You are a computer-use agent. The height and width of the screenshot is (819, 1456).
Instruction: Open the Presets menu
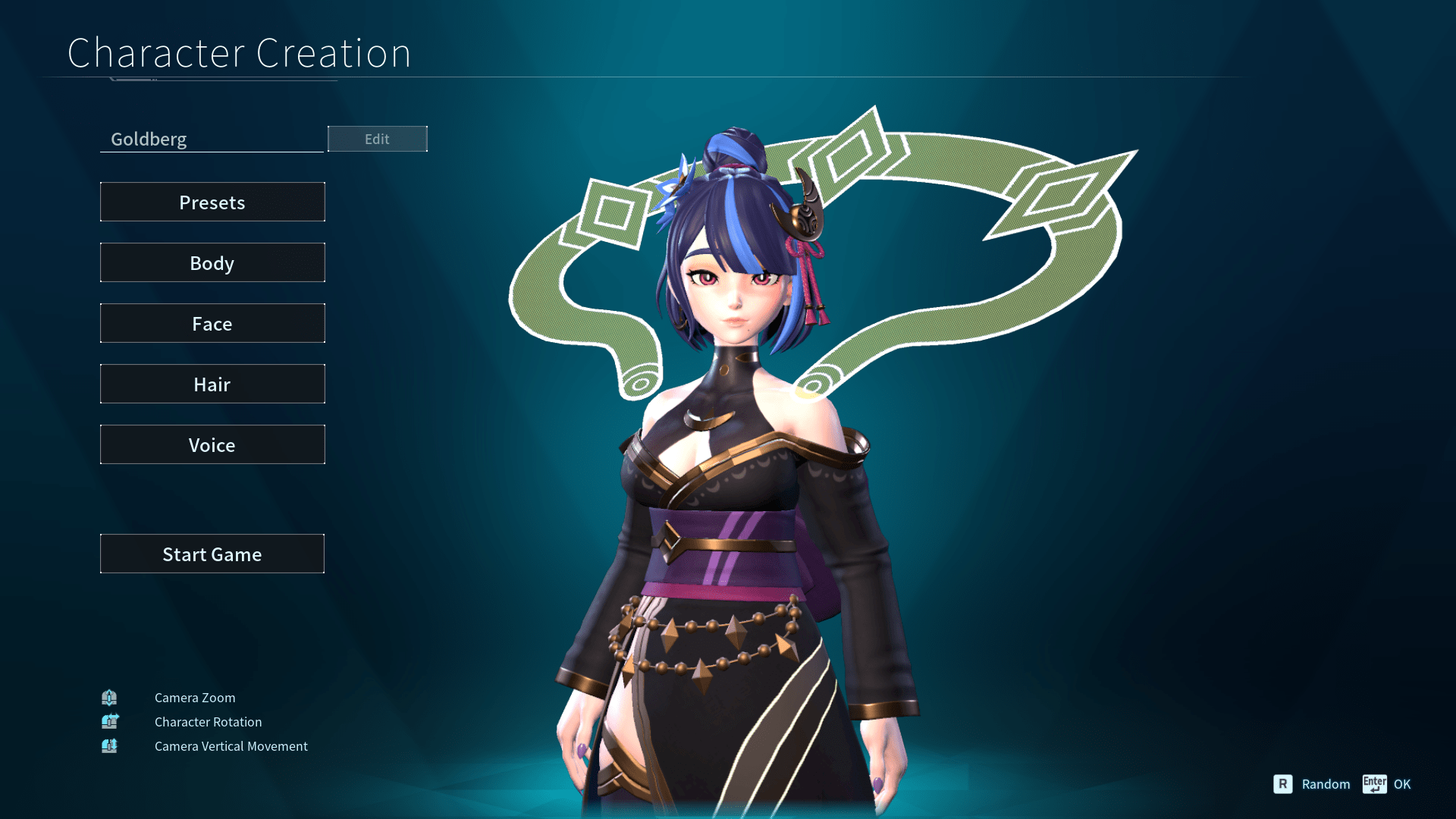coord(212,202)
